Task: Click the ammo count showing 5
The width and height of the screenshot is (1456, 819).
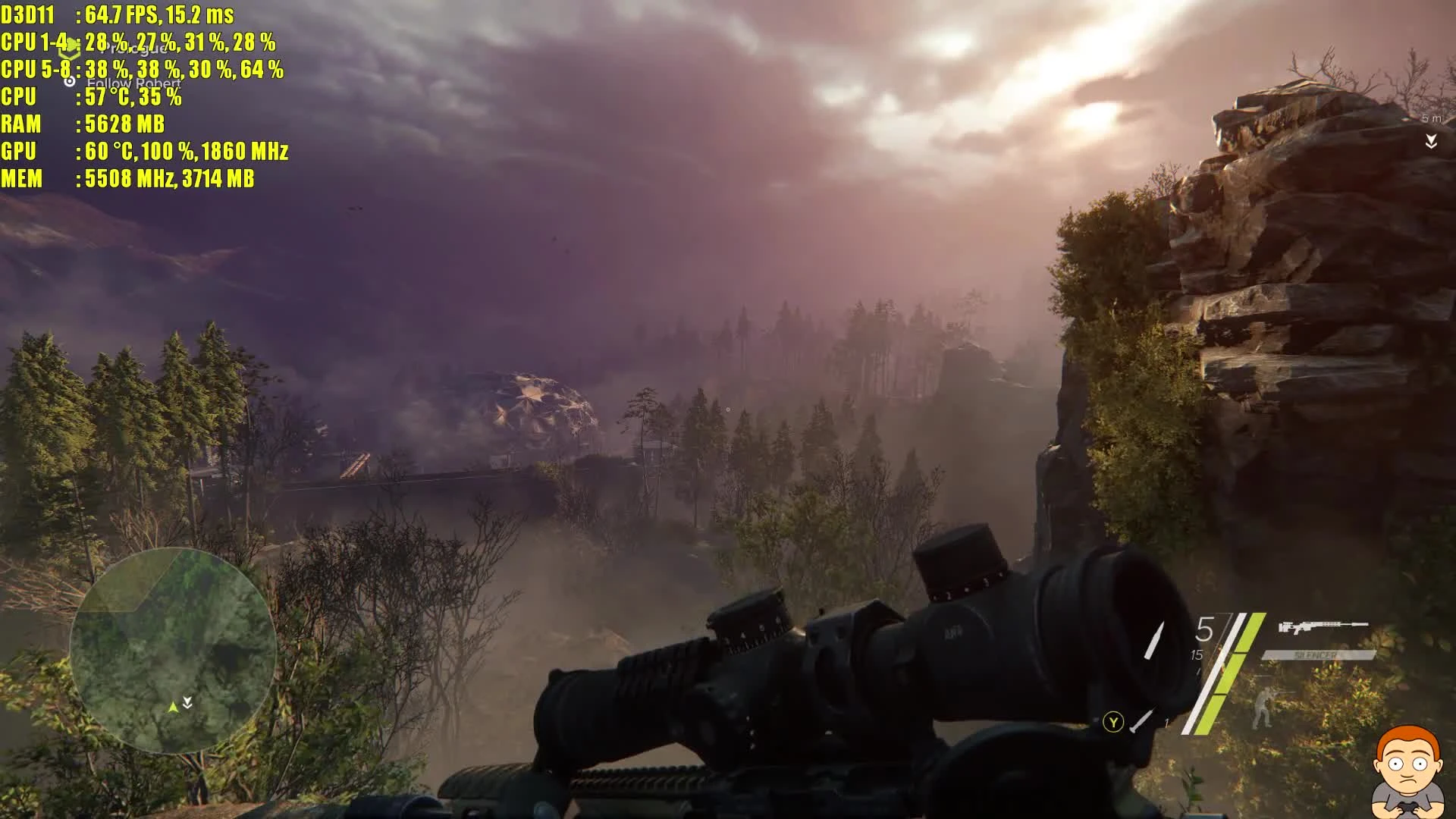Action: tap(1206, 627)
